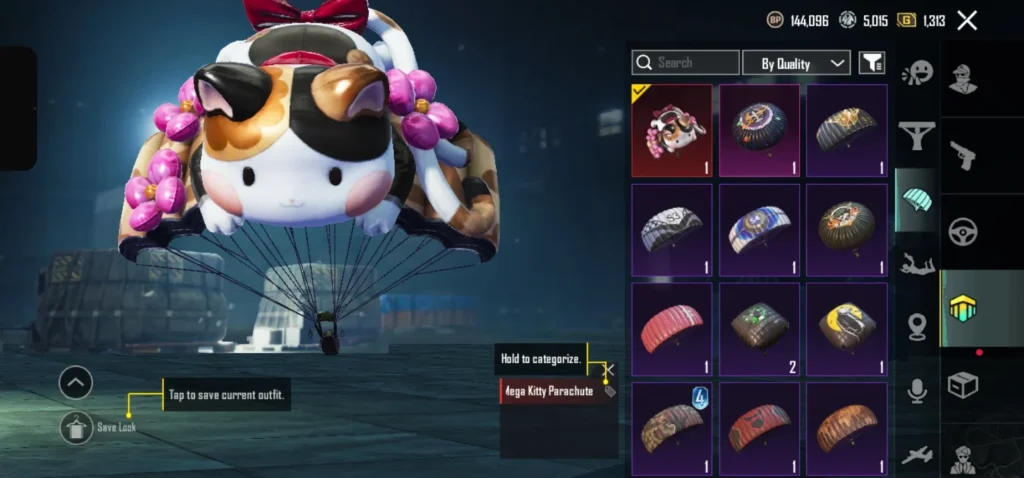
Task: Select the Mega Kitty parachute slot
Action: click(672, 130)
